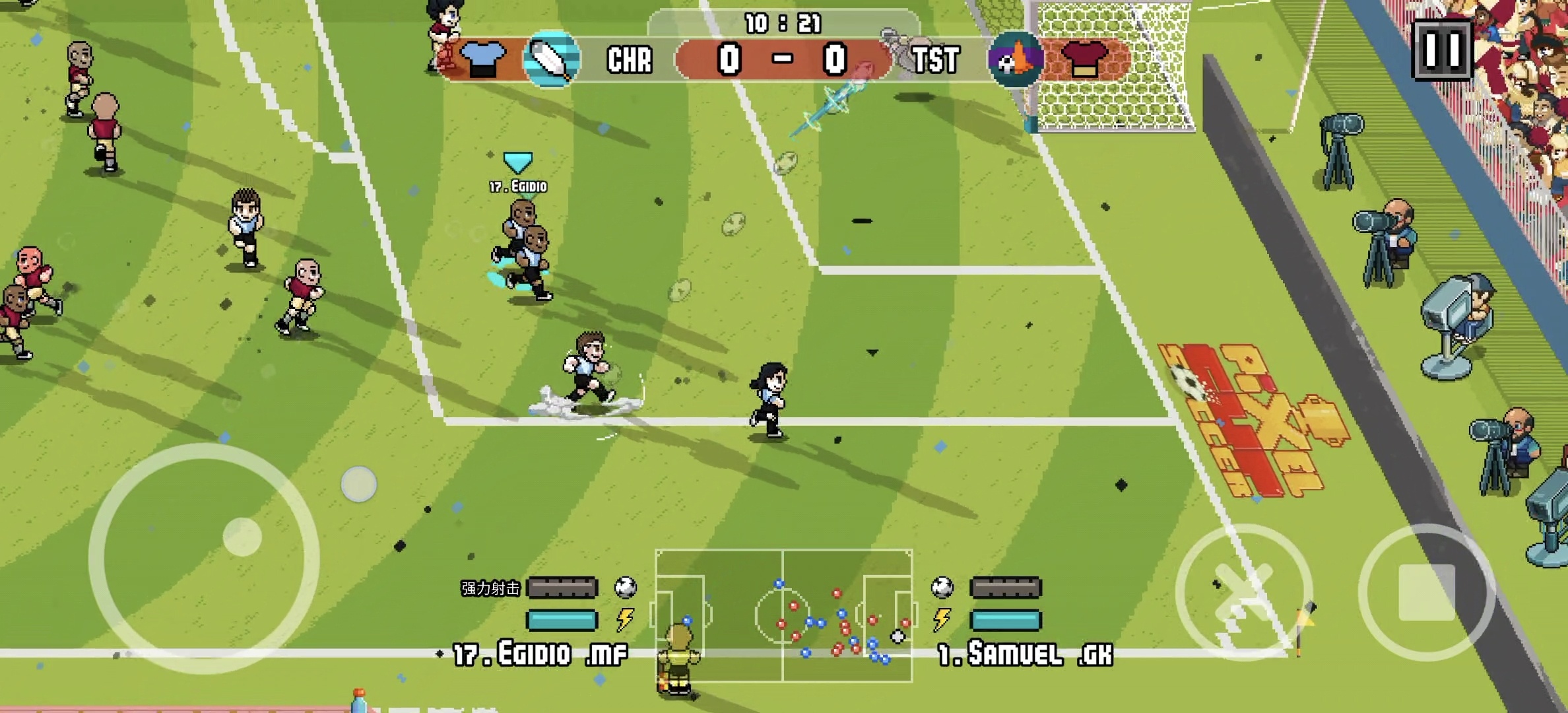Tap the cleat tackle button
1568x713 pixels.
[x=1243, y=592]
